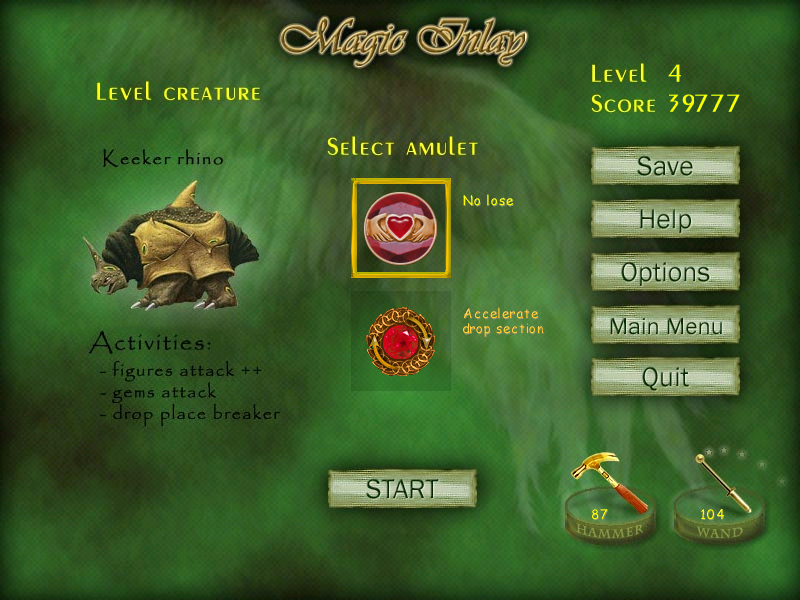Viewport: 800px width, 600px height.
Task: Click the START button
Action: click(x=402, y=489)
